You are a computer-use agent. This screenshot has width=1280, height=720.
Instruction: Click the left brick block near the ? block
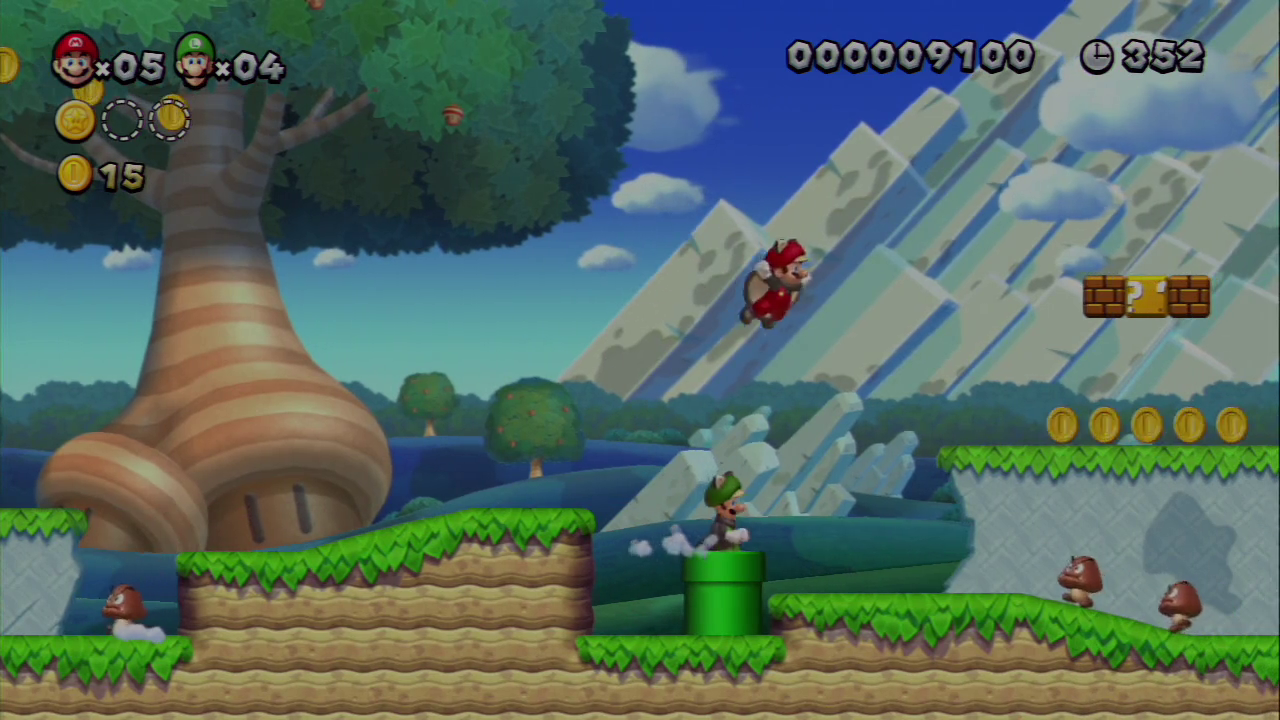[1102, 296]
